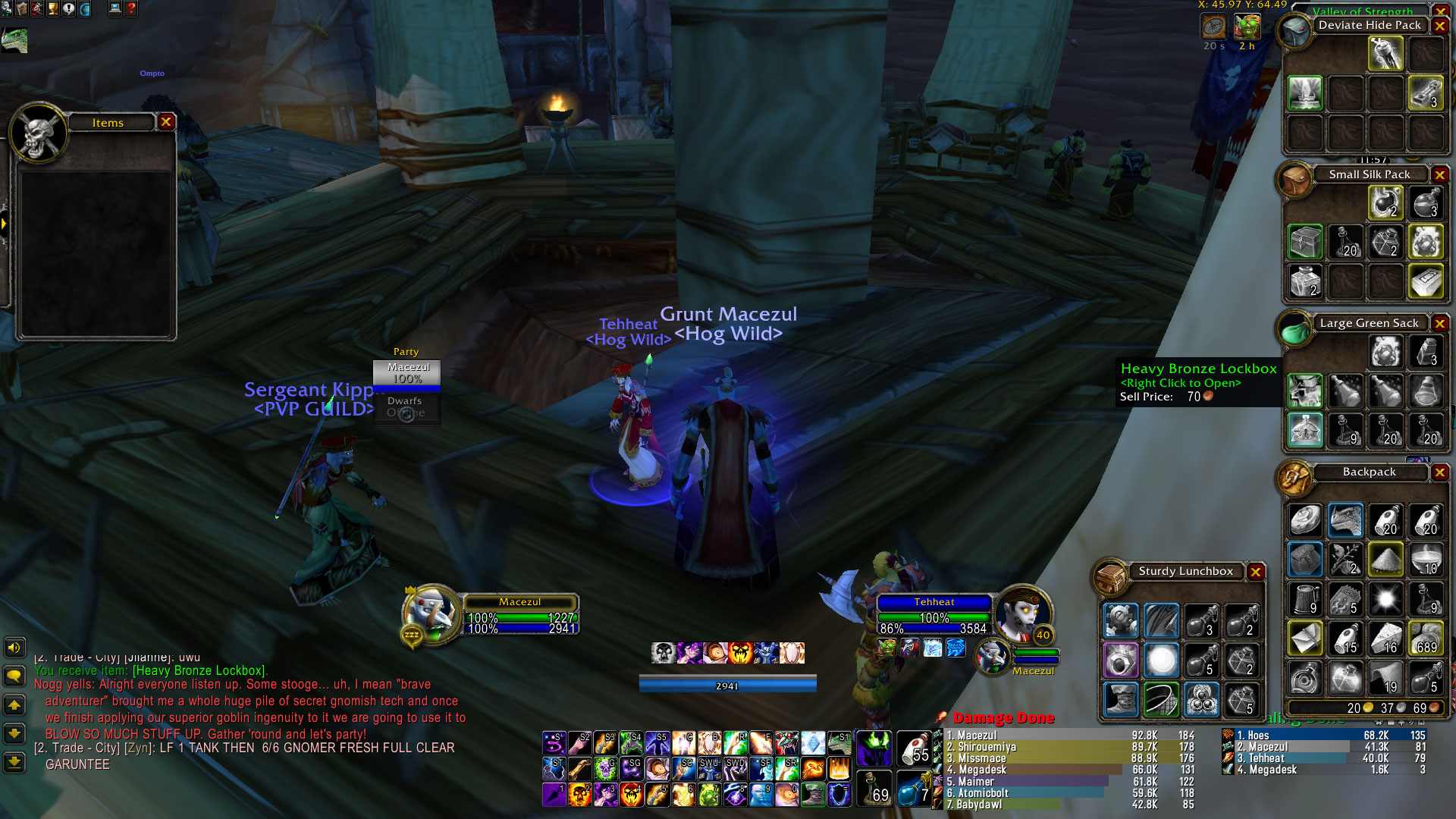Select Macezul's player portrait
Viewport: 1456px width, 819px height.
431,612
